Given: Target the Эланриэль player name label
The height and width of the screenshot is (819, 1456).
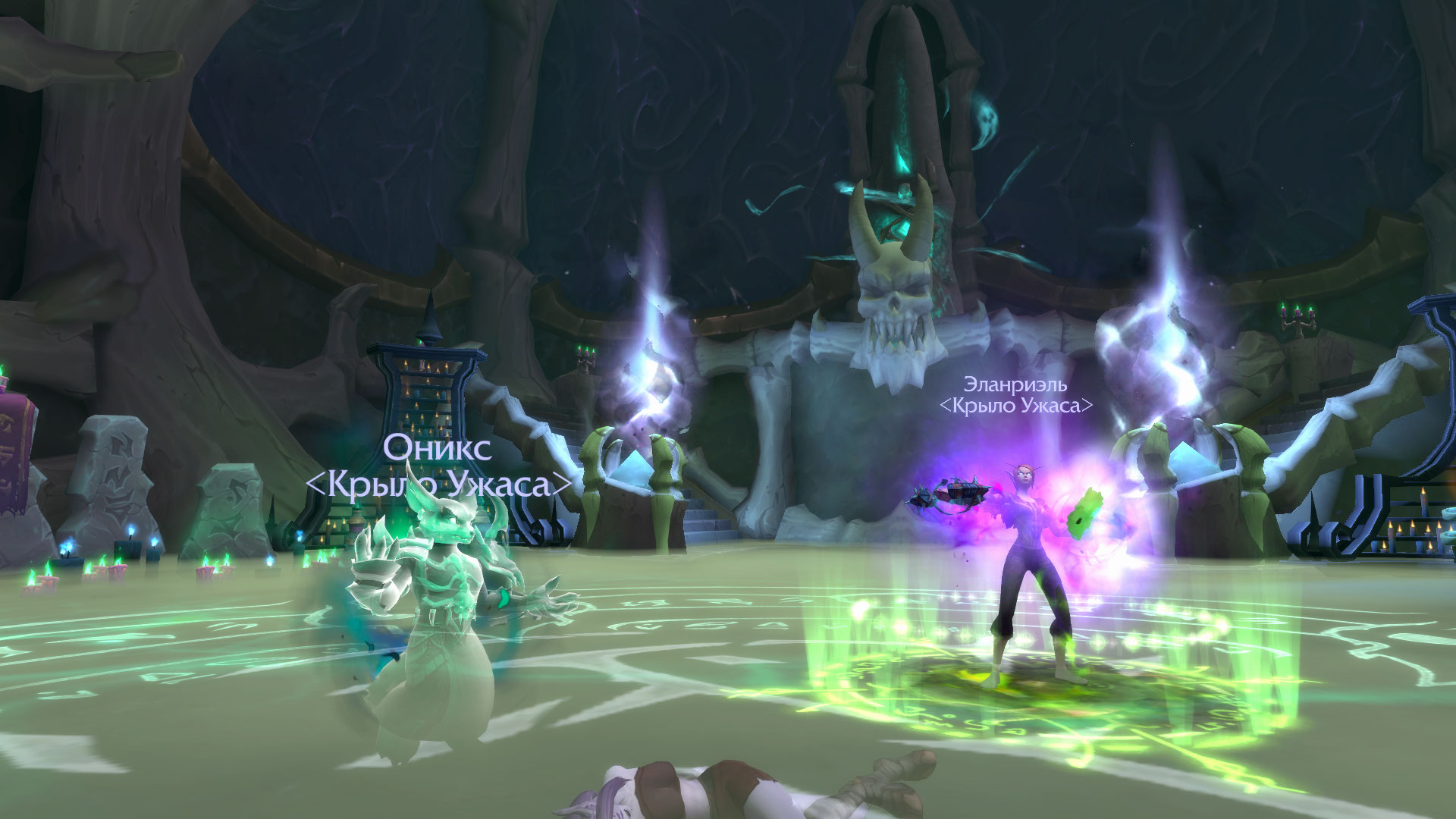Looking at the screenshot, I should pos(1015,385).
